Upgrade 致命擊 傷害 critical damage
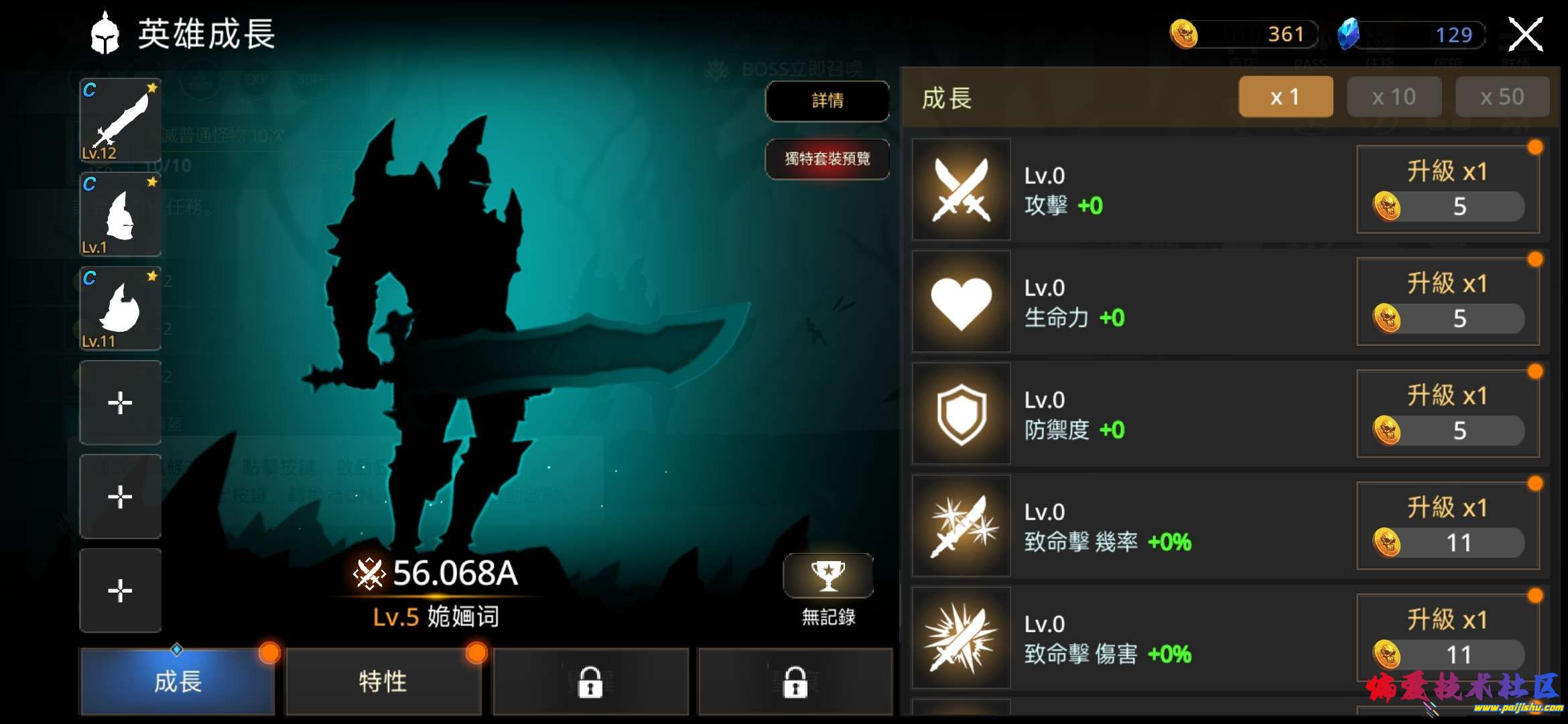Viewport: 1568px width, 724px height. 1447,638
